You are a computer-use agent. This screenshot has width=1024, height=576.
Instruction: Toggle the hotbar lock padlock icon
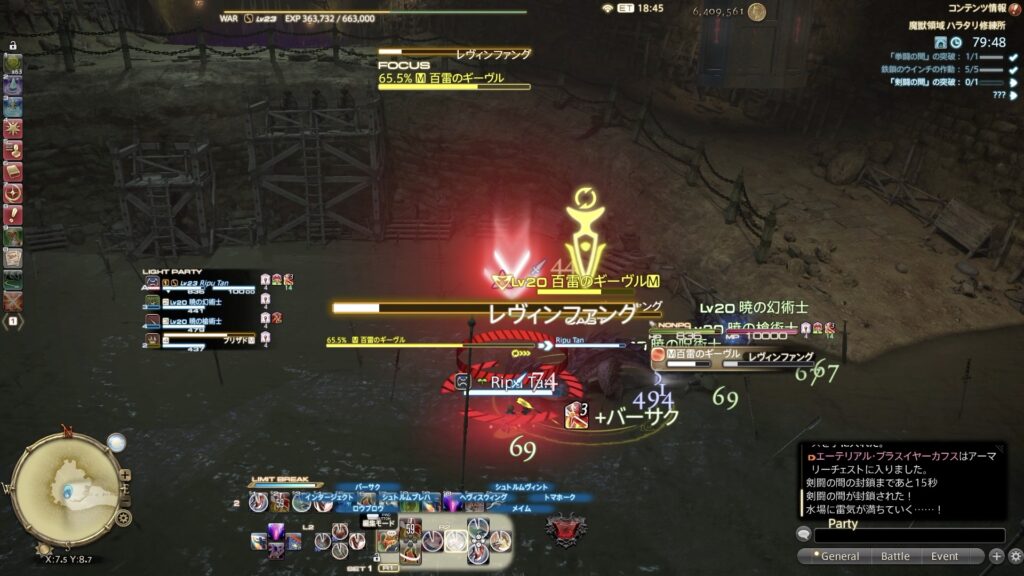(13, 46)
